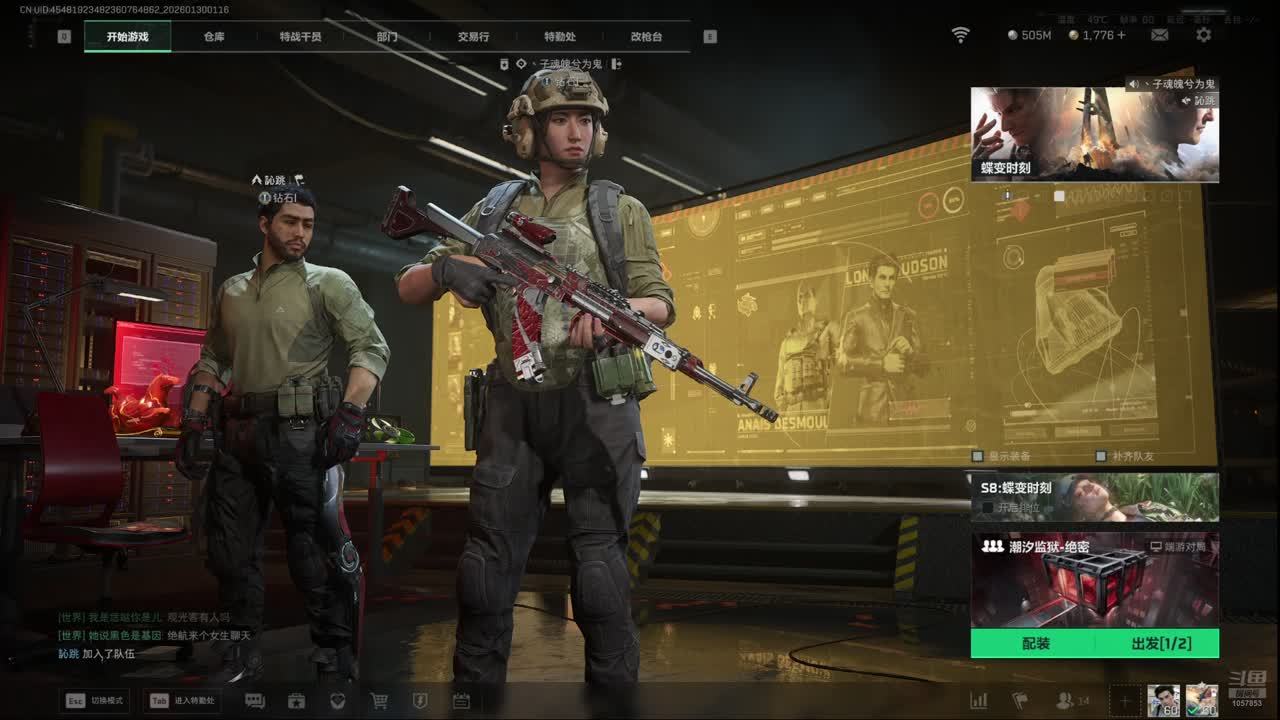Switch to the 特战干员 operators tab
The image size is (1280, 720).
click(300, 37)
